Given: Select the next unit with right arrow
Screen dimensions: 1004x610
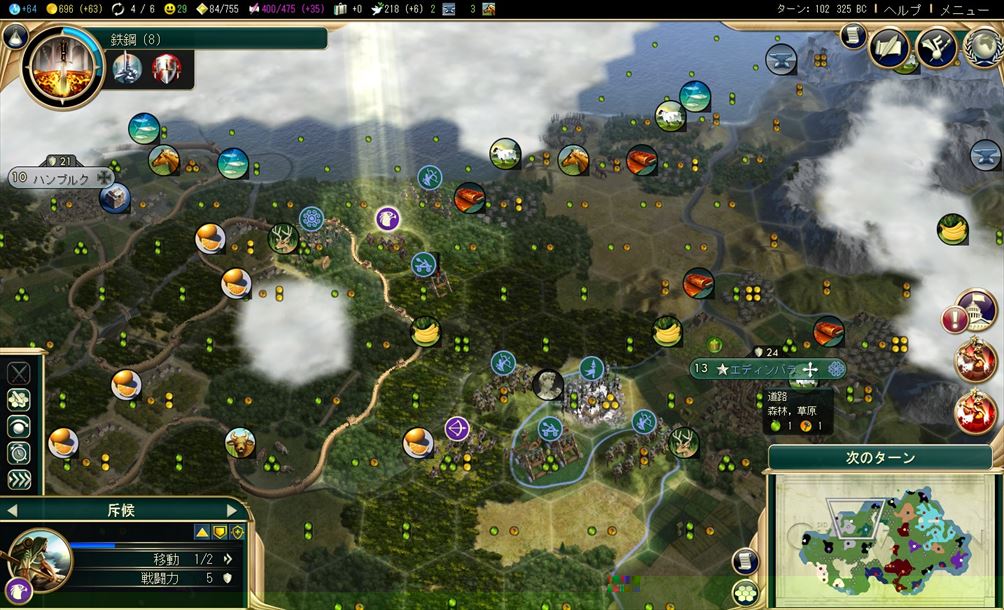Looking at the screenshot, I should [x=231, y=510].
